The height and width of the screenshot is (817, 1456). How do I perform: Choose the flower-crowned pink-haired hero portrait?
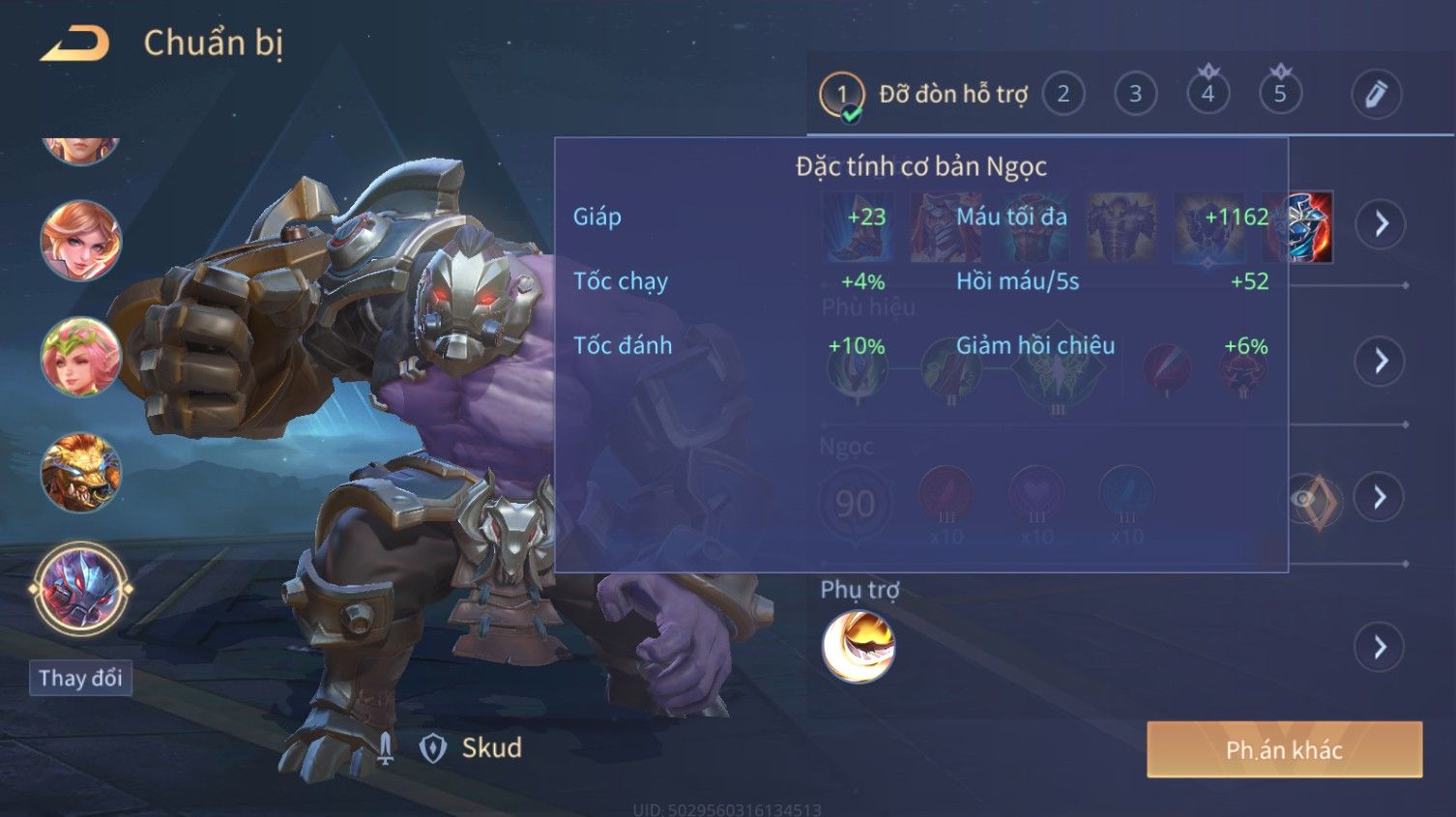click(80, 357)
